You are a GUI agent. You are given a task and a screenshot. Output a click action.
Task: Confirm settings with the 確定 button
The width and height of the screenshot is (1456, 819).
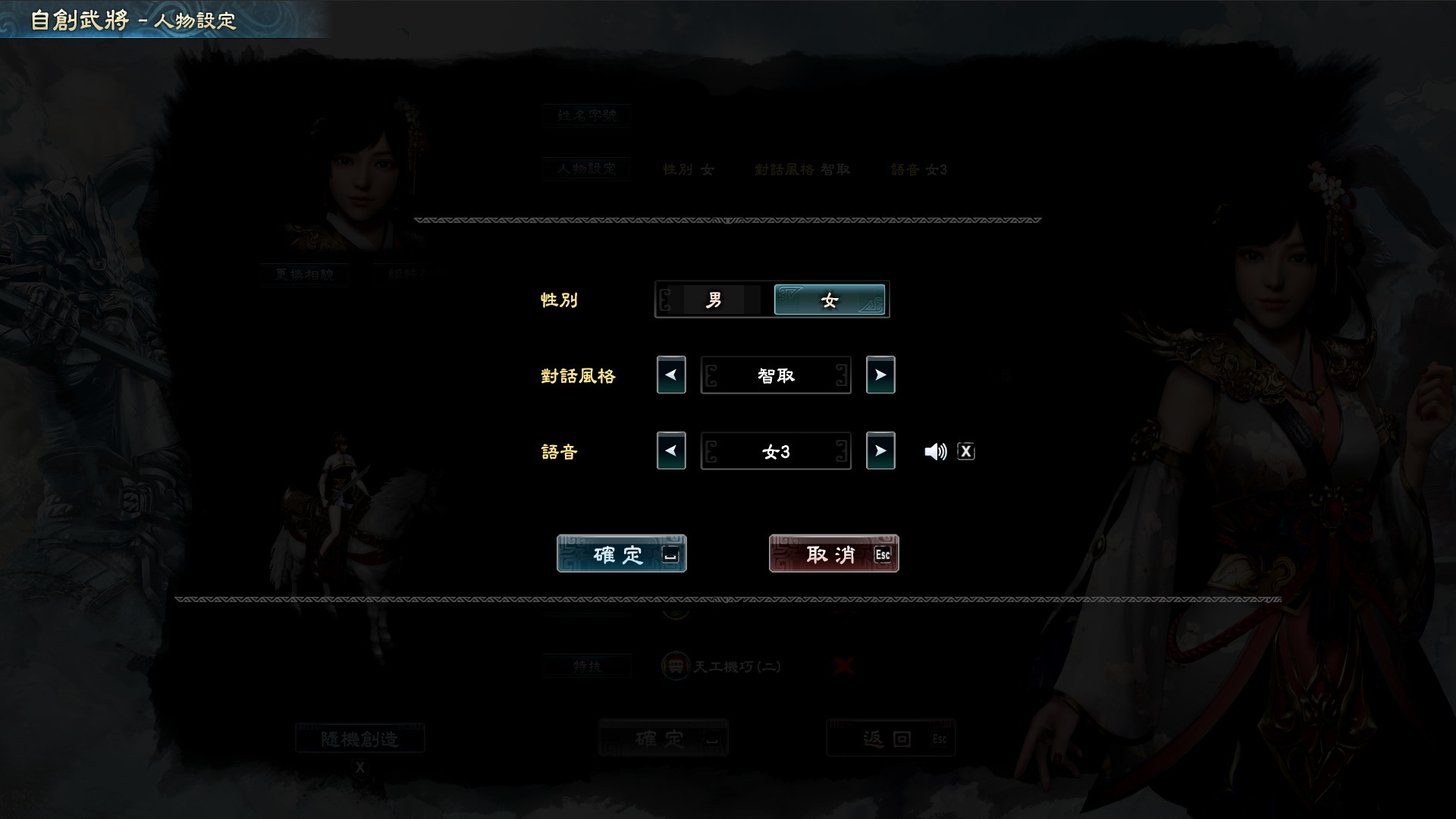[620, 554]
